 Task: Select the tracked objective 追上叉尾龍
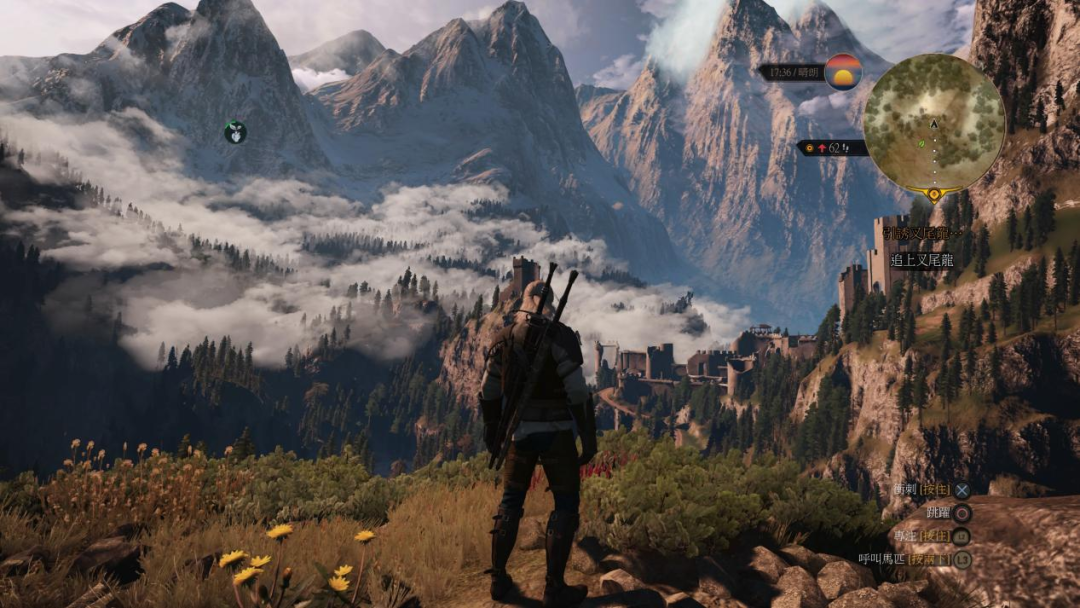(920, 260)
